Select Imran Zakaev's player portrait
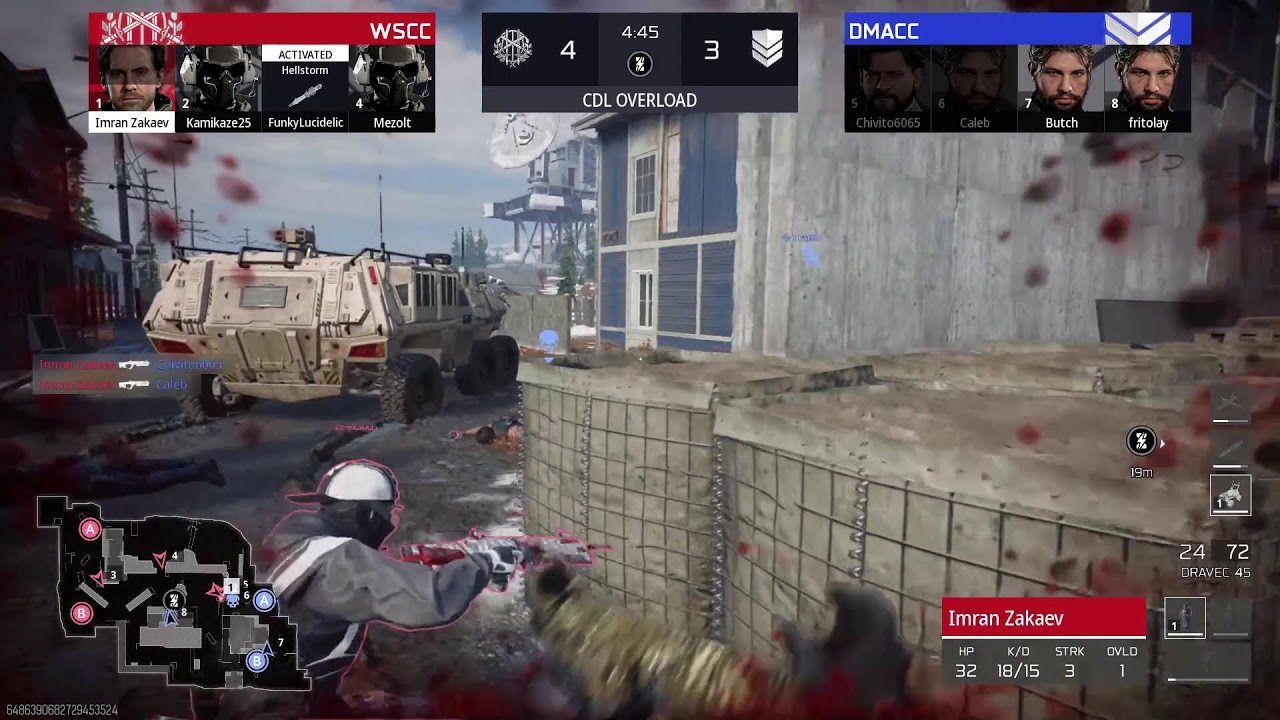The width and height of the screenshot is (1280, 720). click(132, 80)
